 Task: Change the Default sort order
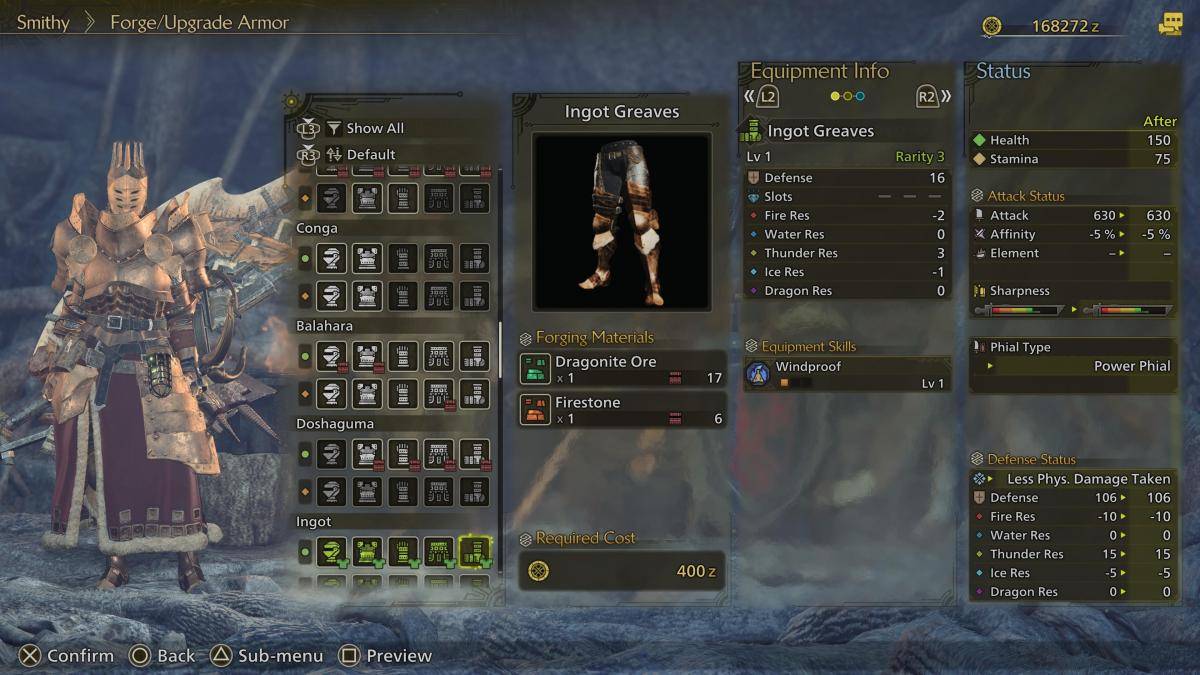tap(371, 154)
